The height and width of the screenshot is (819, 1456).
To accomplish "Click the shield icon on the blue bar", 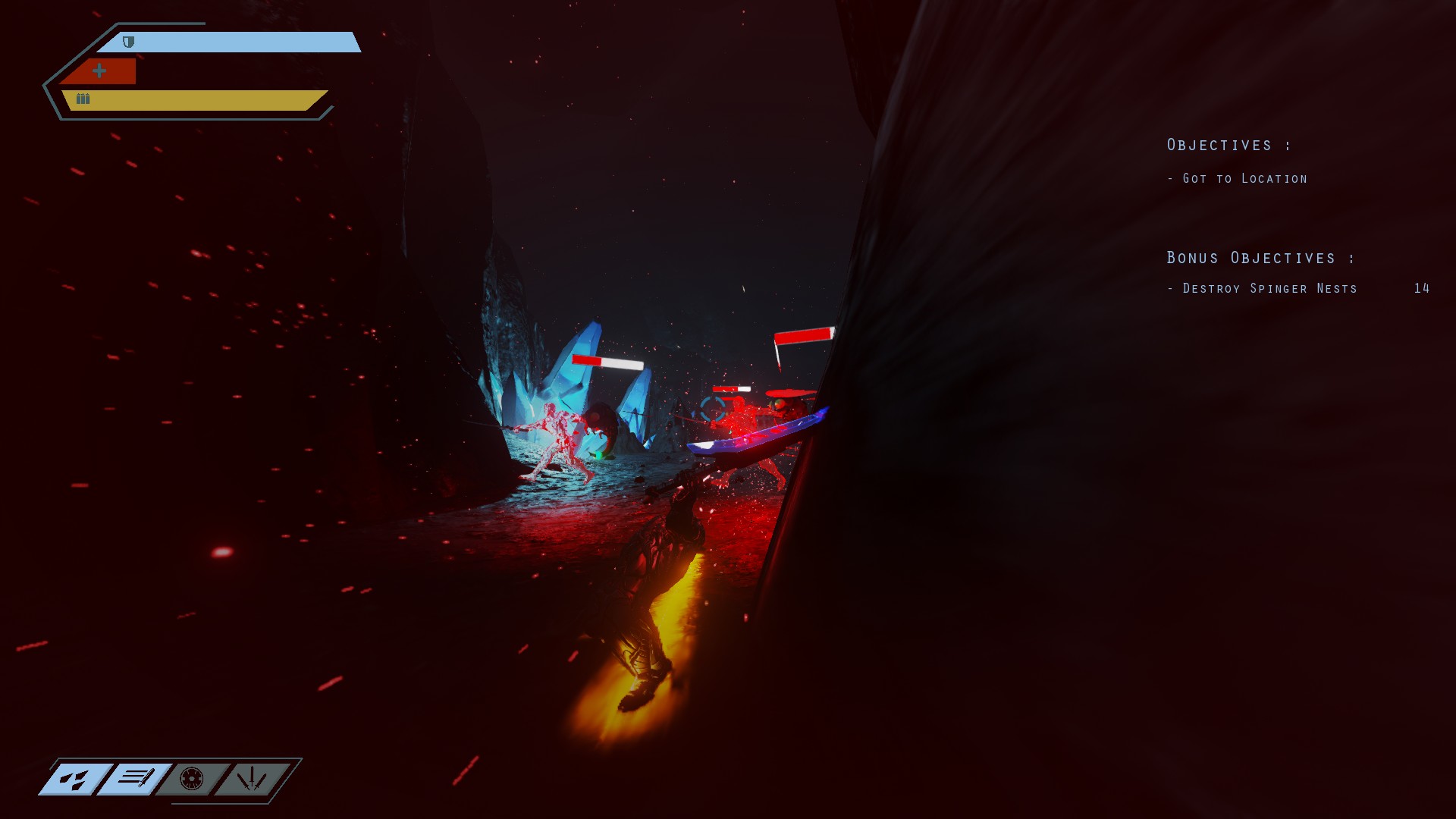I will [127, 43].
